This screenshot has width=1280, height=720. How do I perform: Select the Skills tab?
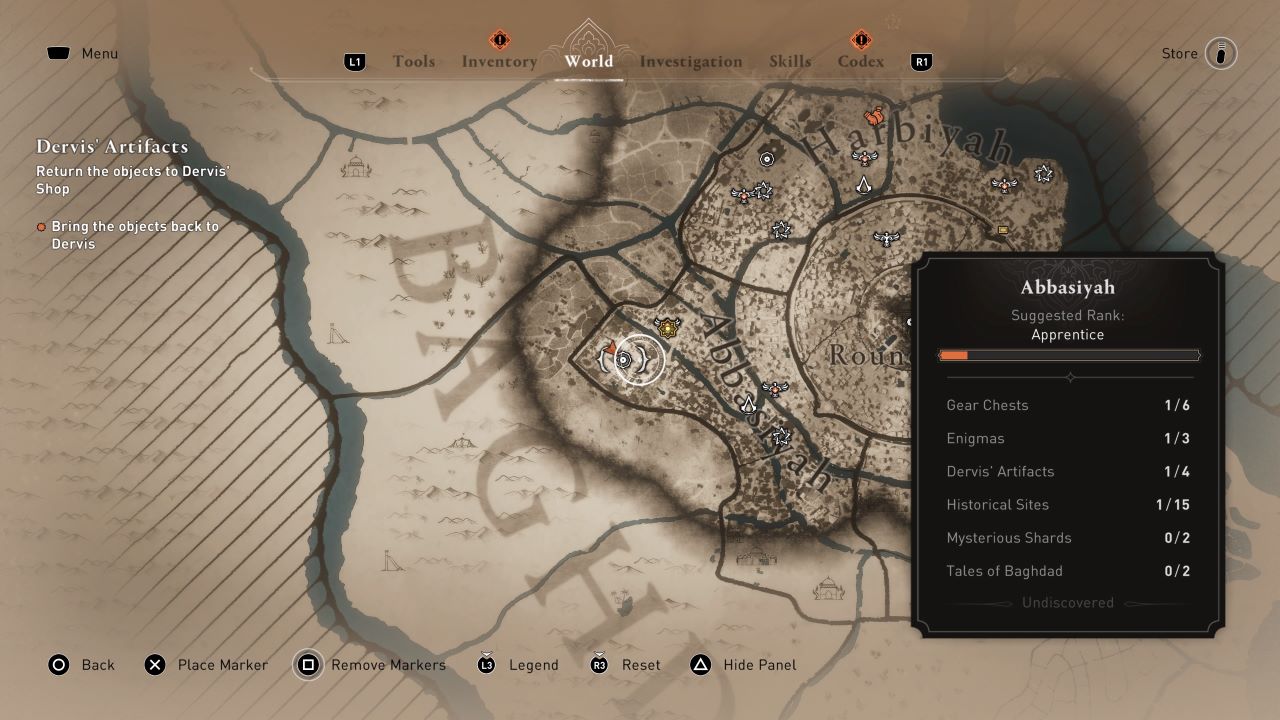791,61
